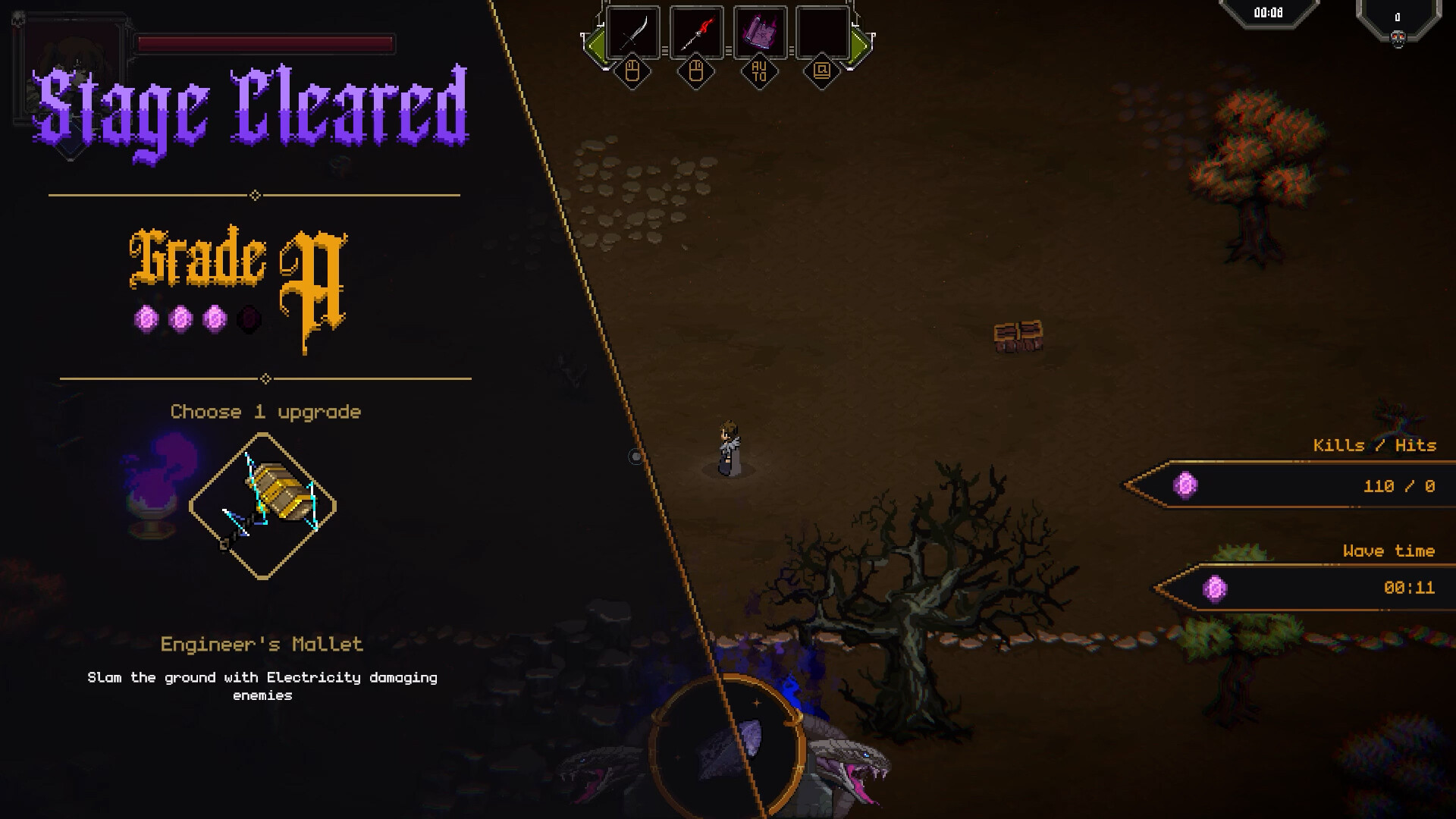The image size is (1456, 819).
Task: Click the empty @ ability slot
Action: pyautogui.click(x=823, y=33)
